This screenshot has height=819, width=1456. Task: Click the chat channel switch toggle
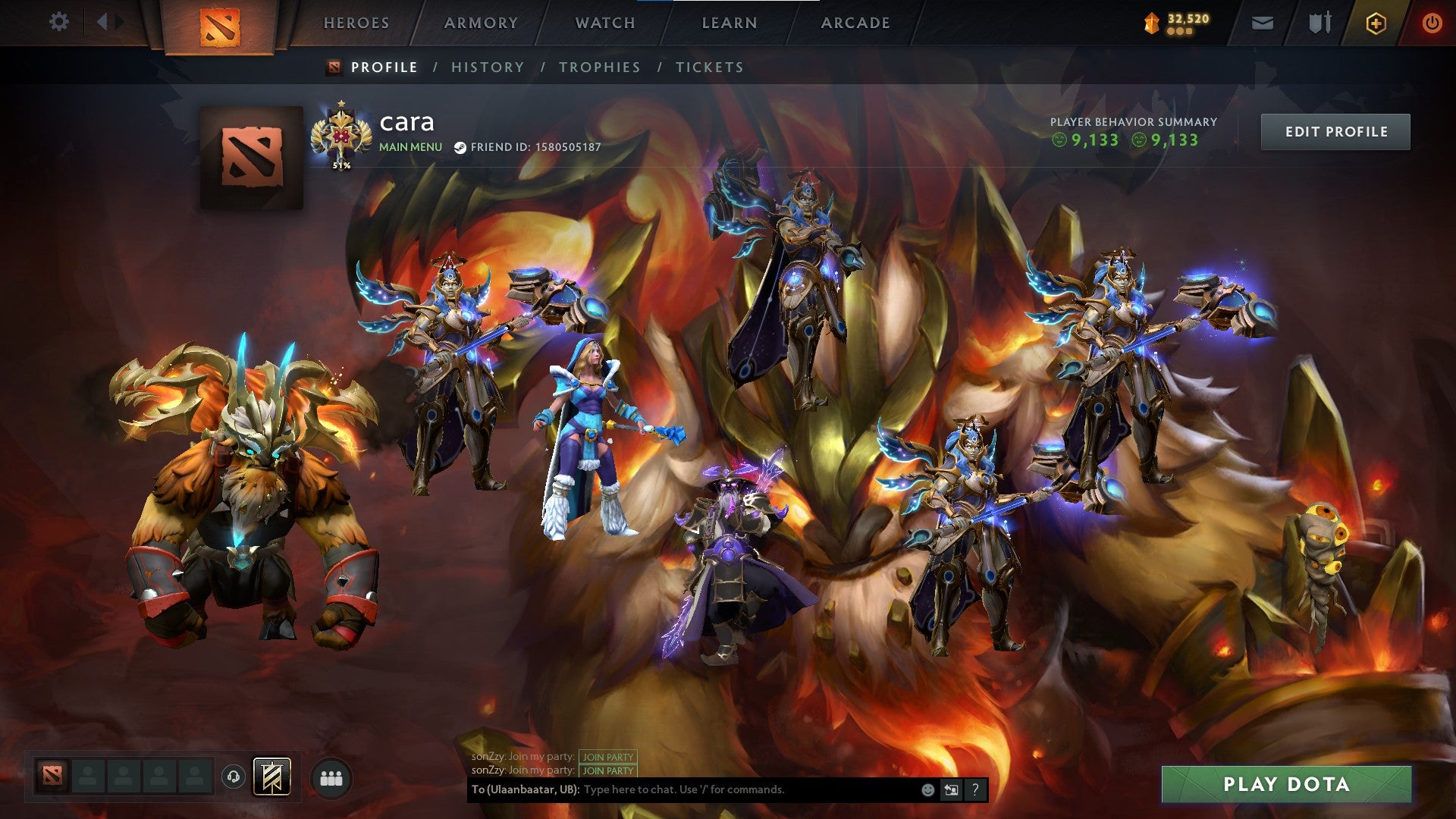[950, 789]
